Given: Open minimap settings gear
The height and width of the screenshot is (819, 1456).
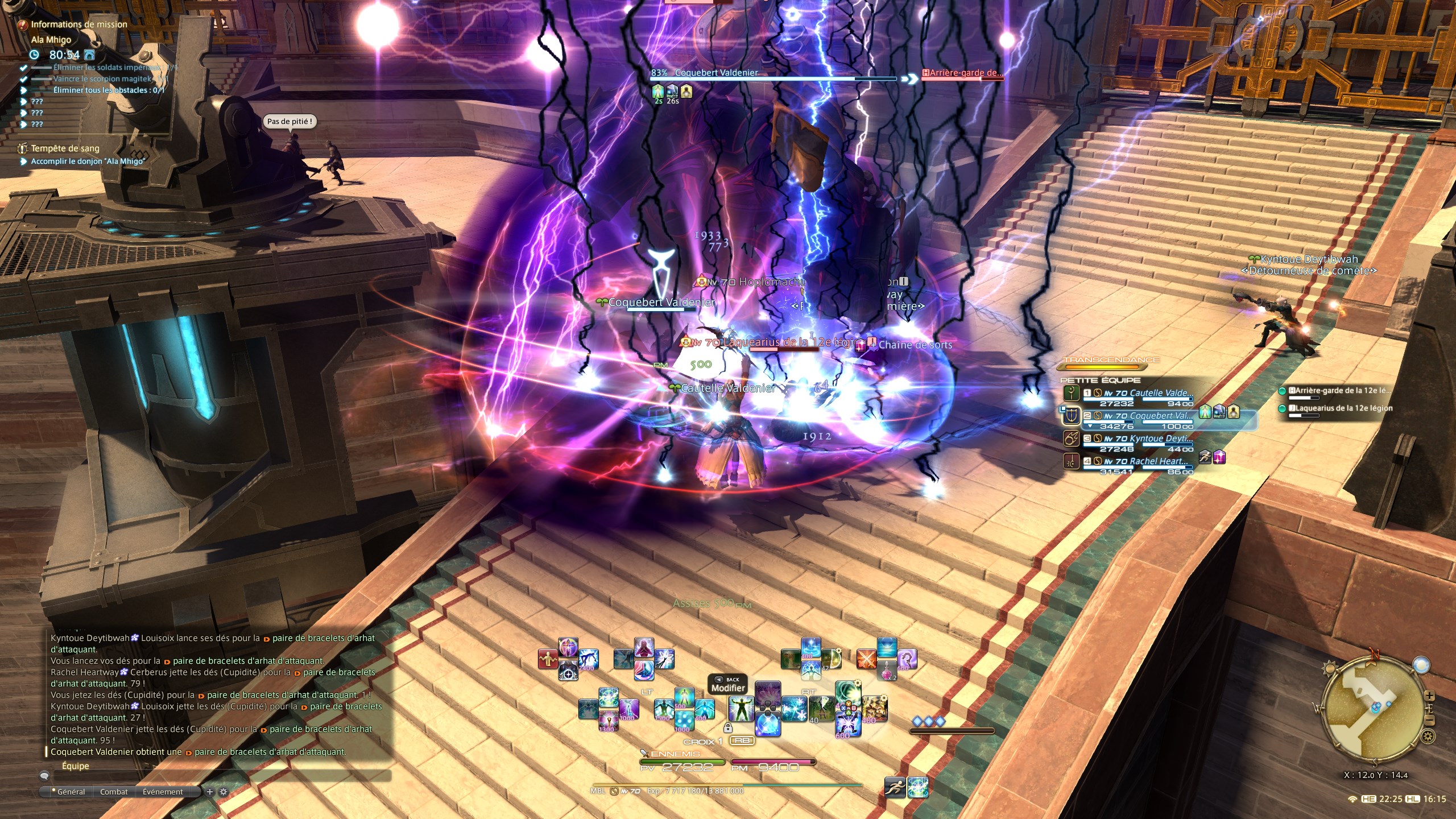Looking at the screenshot, I should (x=1428, y=738).
